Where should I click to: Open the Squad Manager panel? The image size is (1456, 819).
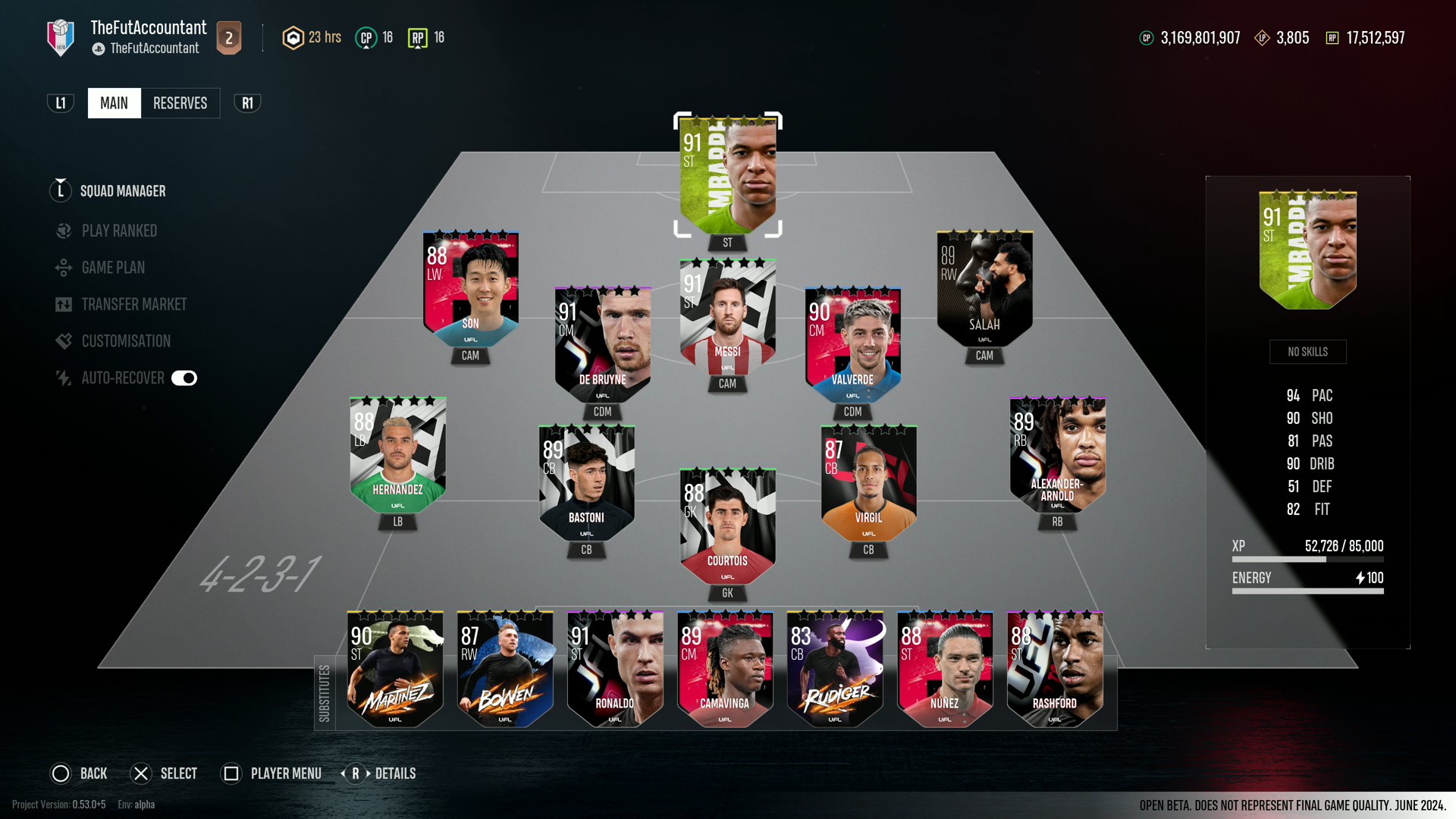point(122,191)
